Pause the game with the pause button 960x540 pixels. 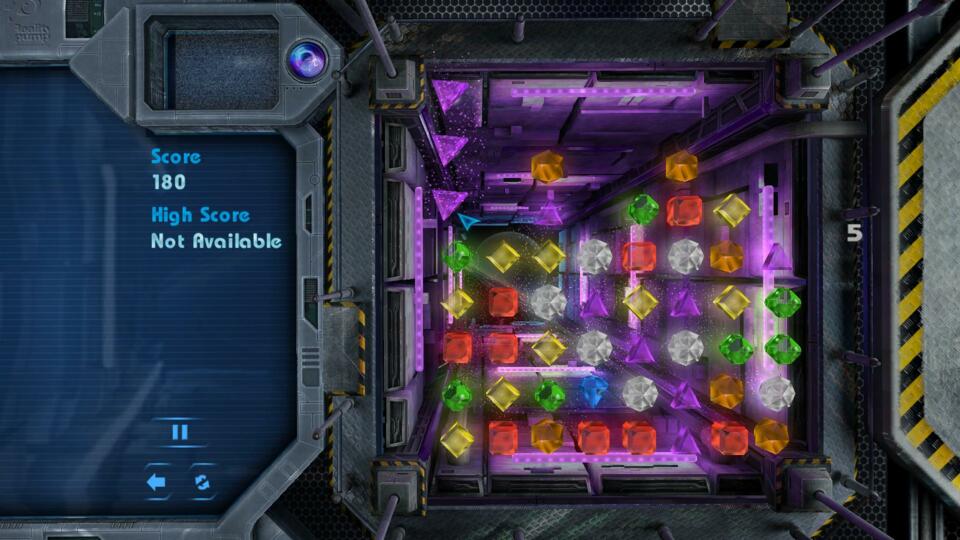click(180, 432)
